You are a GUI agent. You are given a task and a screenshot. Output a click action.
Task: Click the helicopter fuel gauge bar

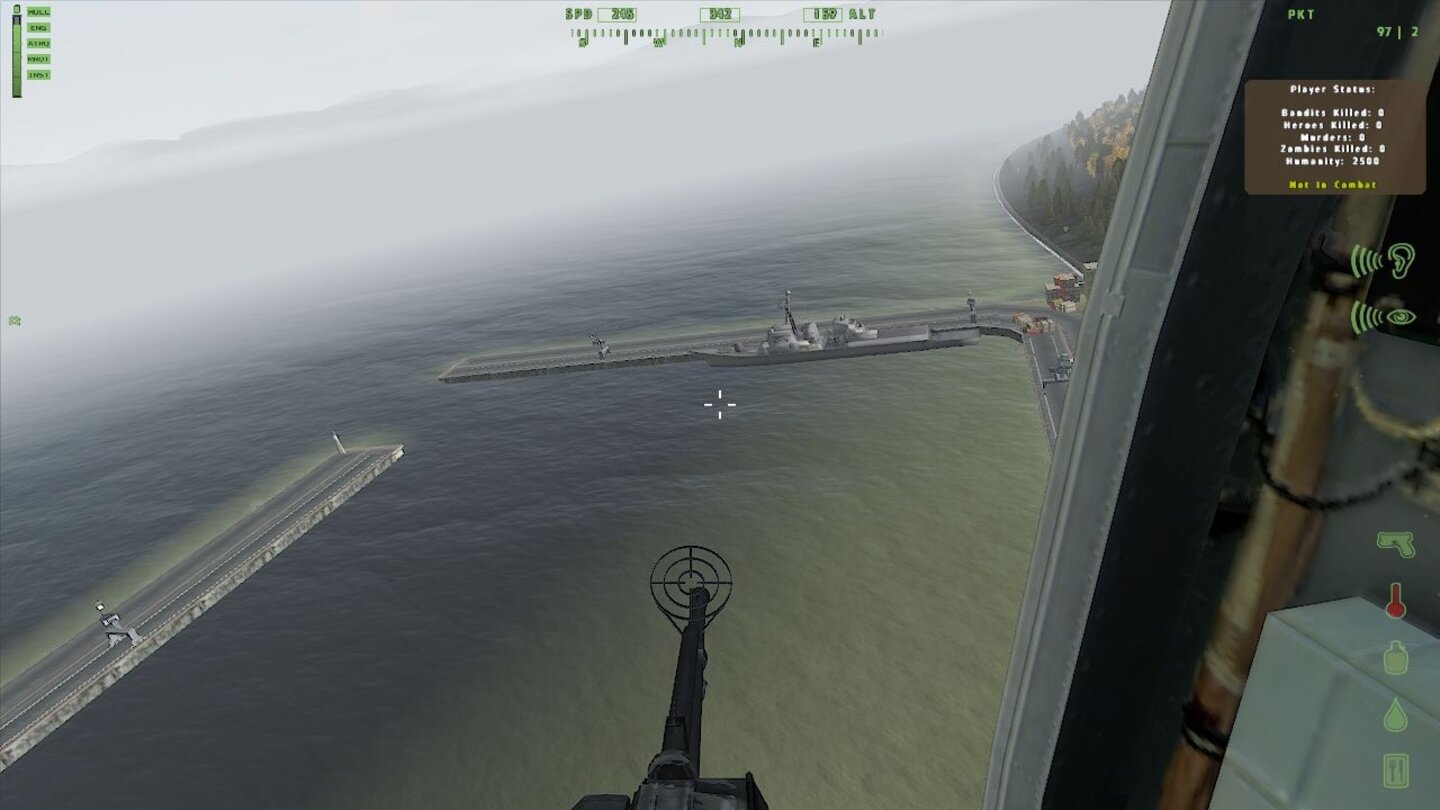16,55
